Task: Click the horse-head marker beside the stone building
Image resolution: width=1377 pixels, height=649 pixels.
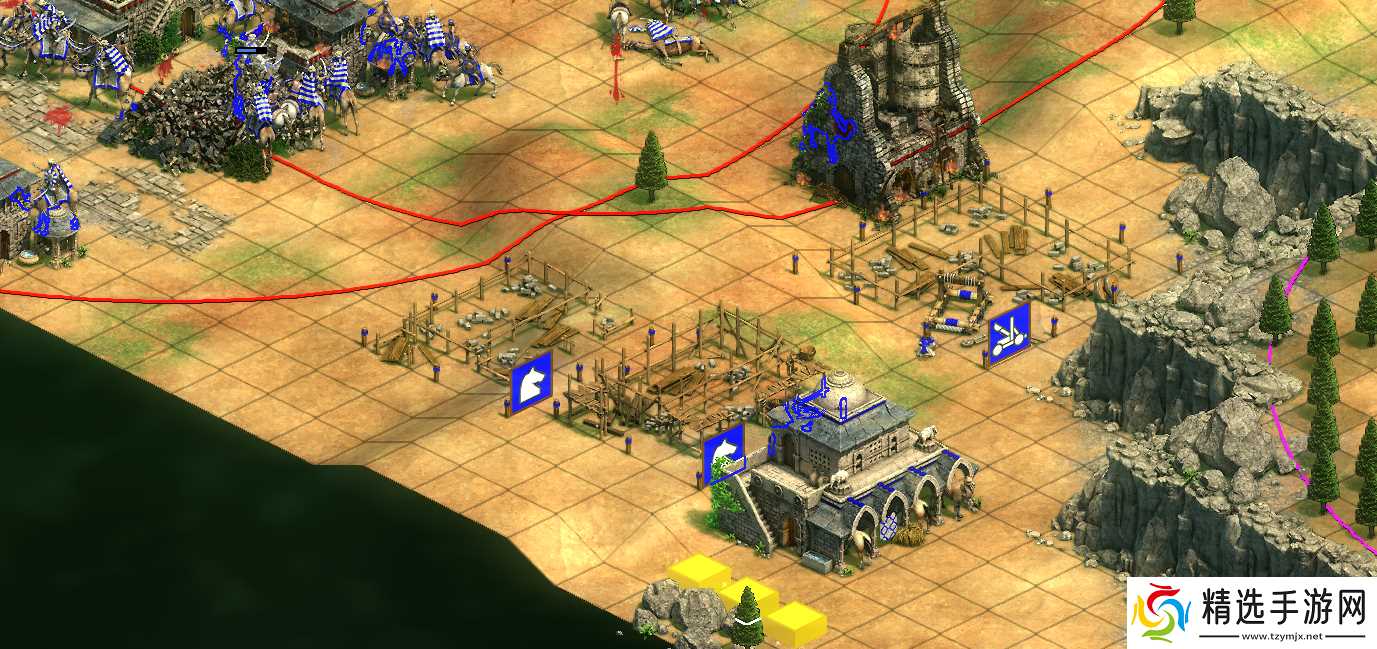Action: 725,455
